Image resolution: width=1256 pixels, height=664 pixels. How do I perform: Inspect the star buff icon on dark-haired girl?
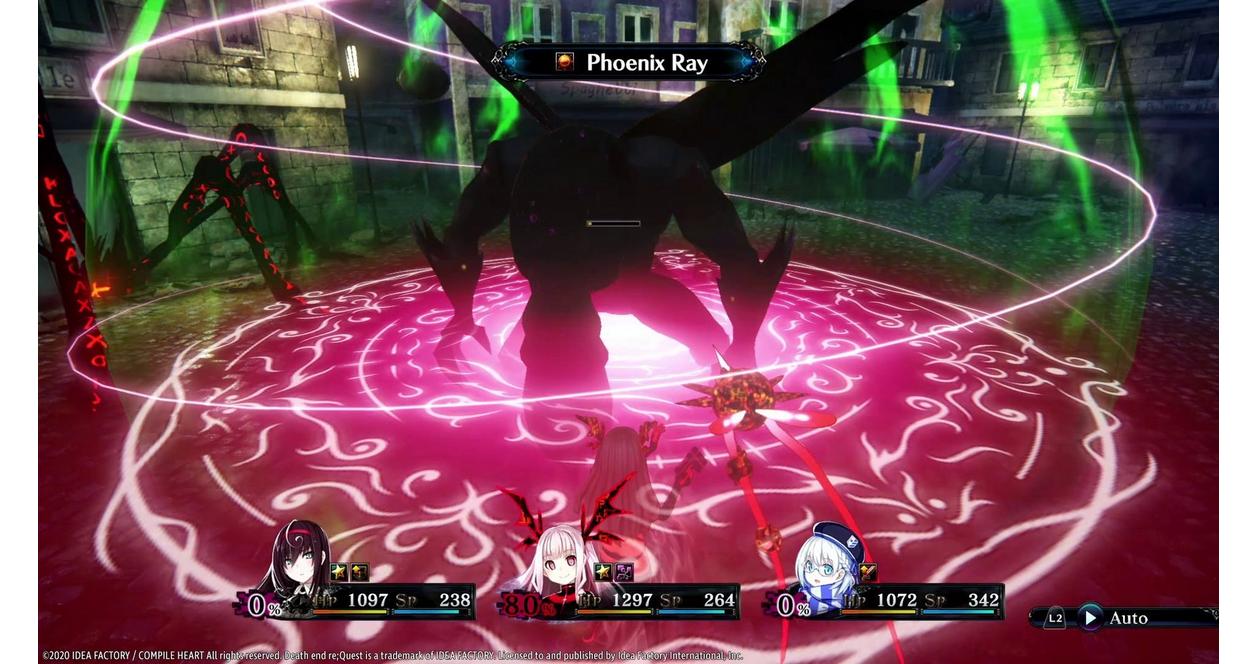339,572
